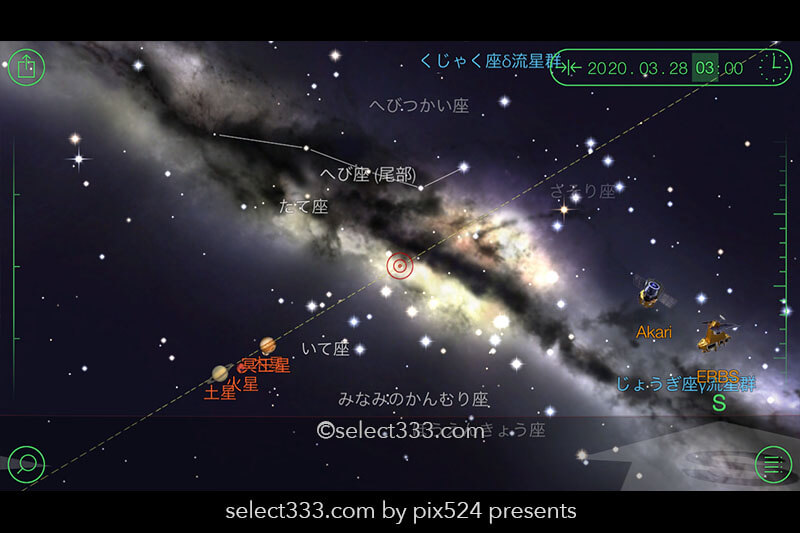
Task: Open the hamburger menu button
Action: 772,464
